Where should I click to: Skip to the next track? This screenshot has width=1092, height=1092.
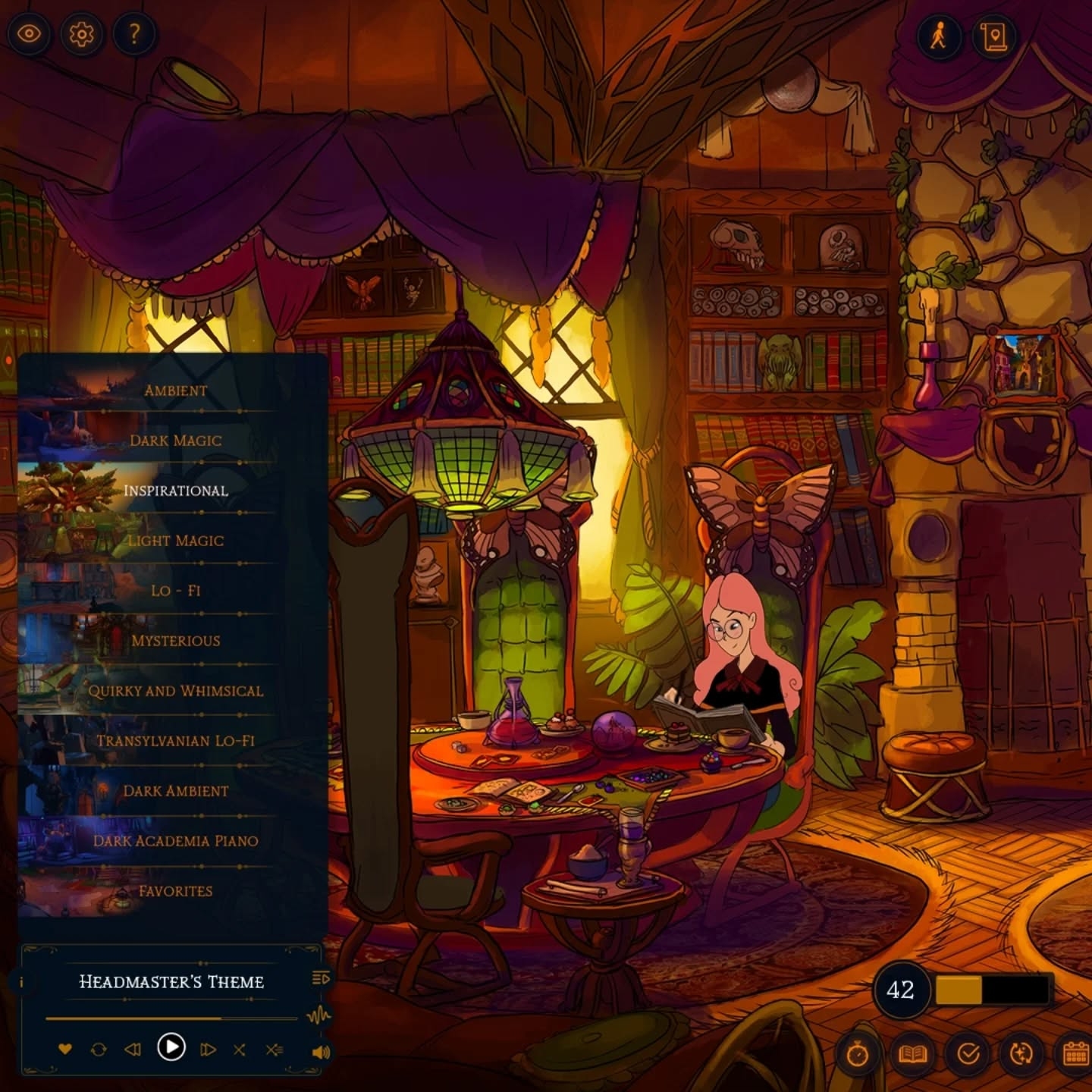208,1050
